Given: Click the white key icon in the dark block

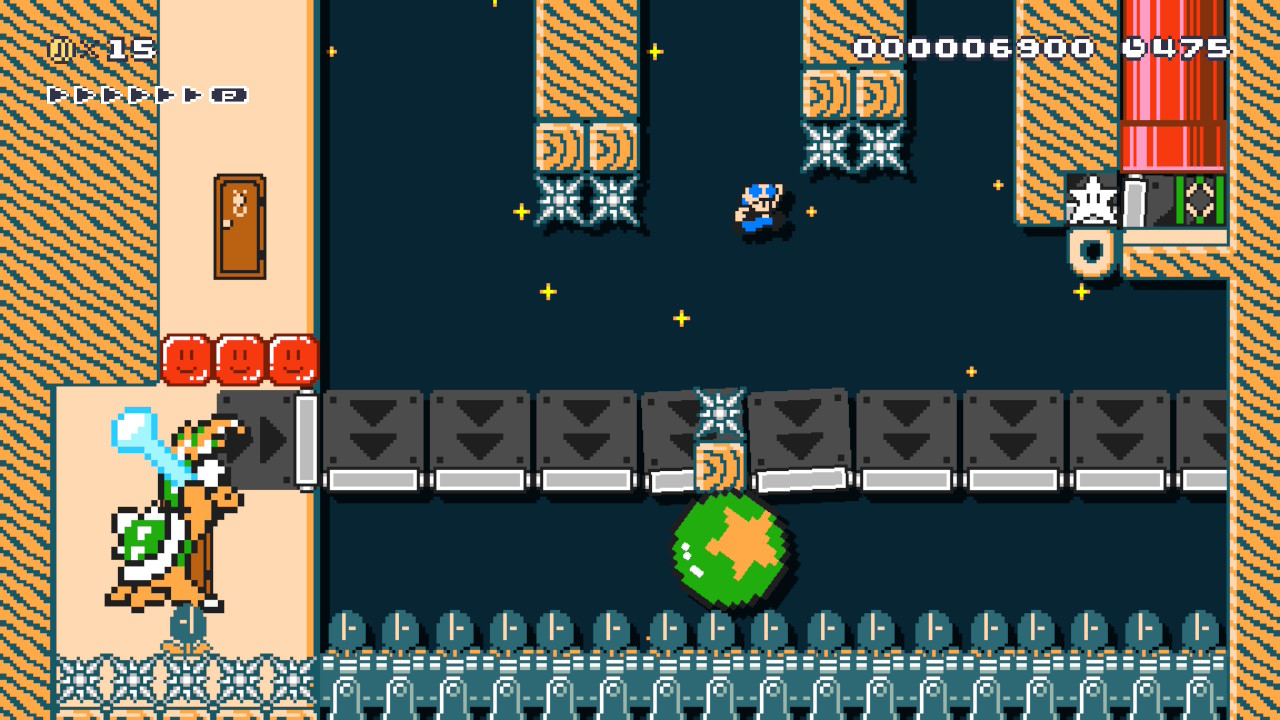Looking at the screenshot, I should pyautogui.click(x=1136, y=198).
